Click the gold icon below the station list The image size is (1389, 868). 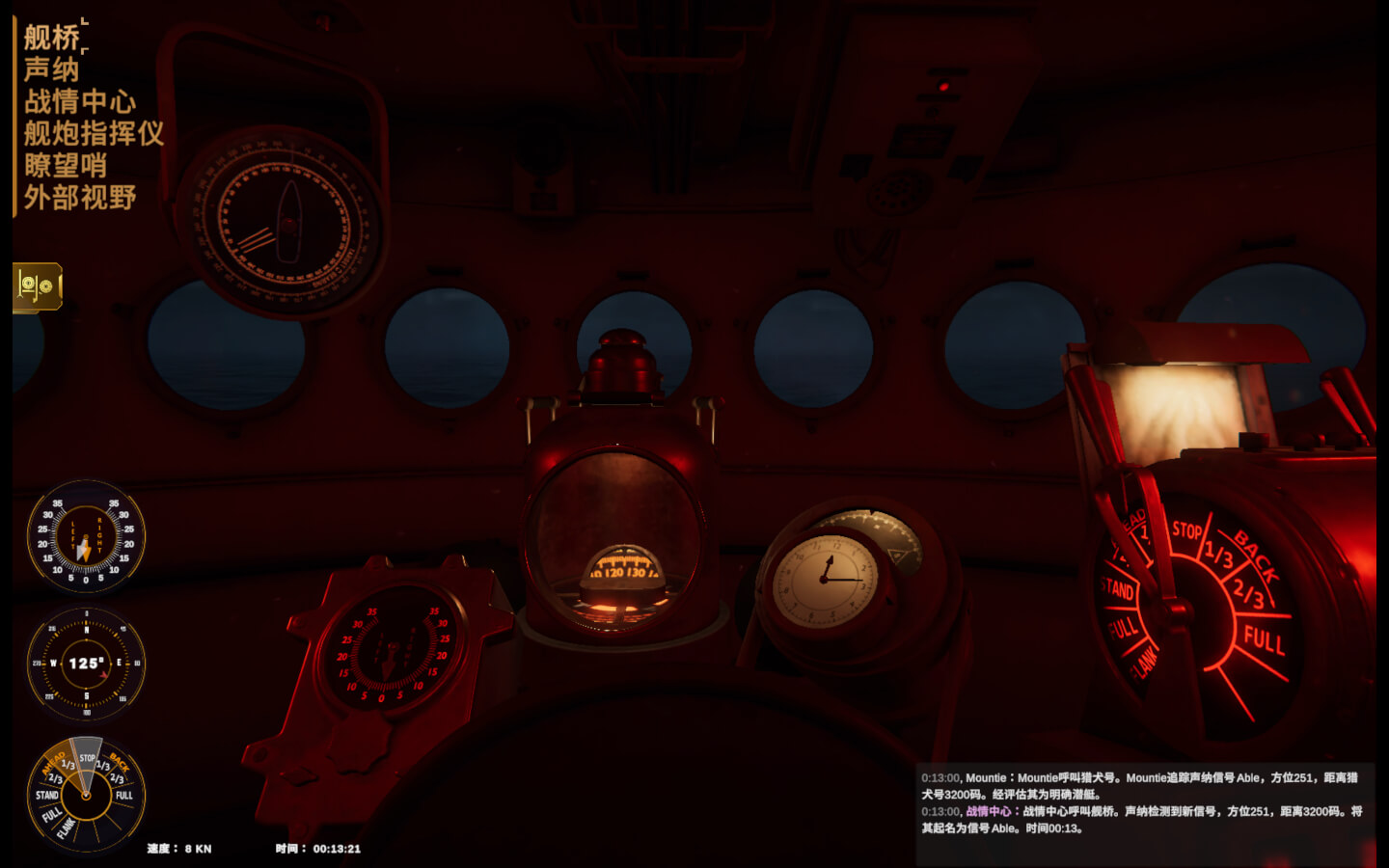38,286
